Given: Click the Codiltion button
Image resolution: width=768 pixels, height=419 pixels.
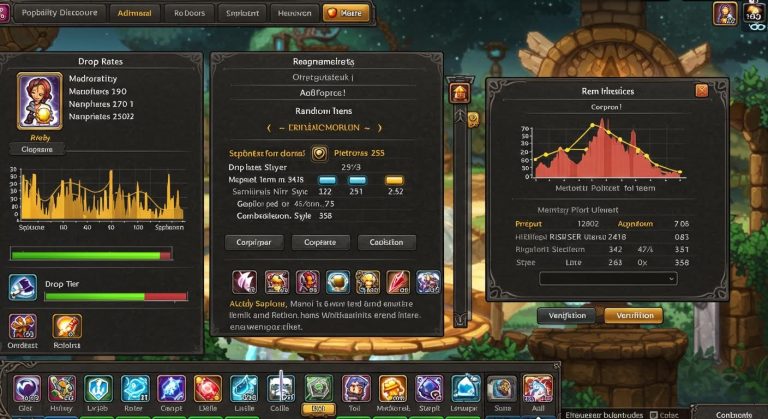Looking at the screenshot, I should point(386,242).
